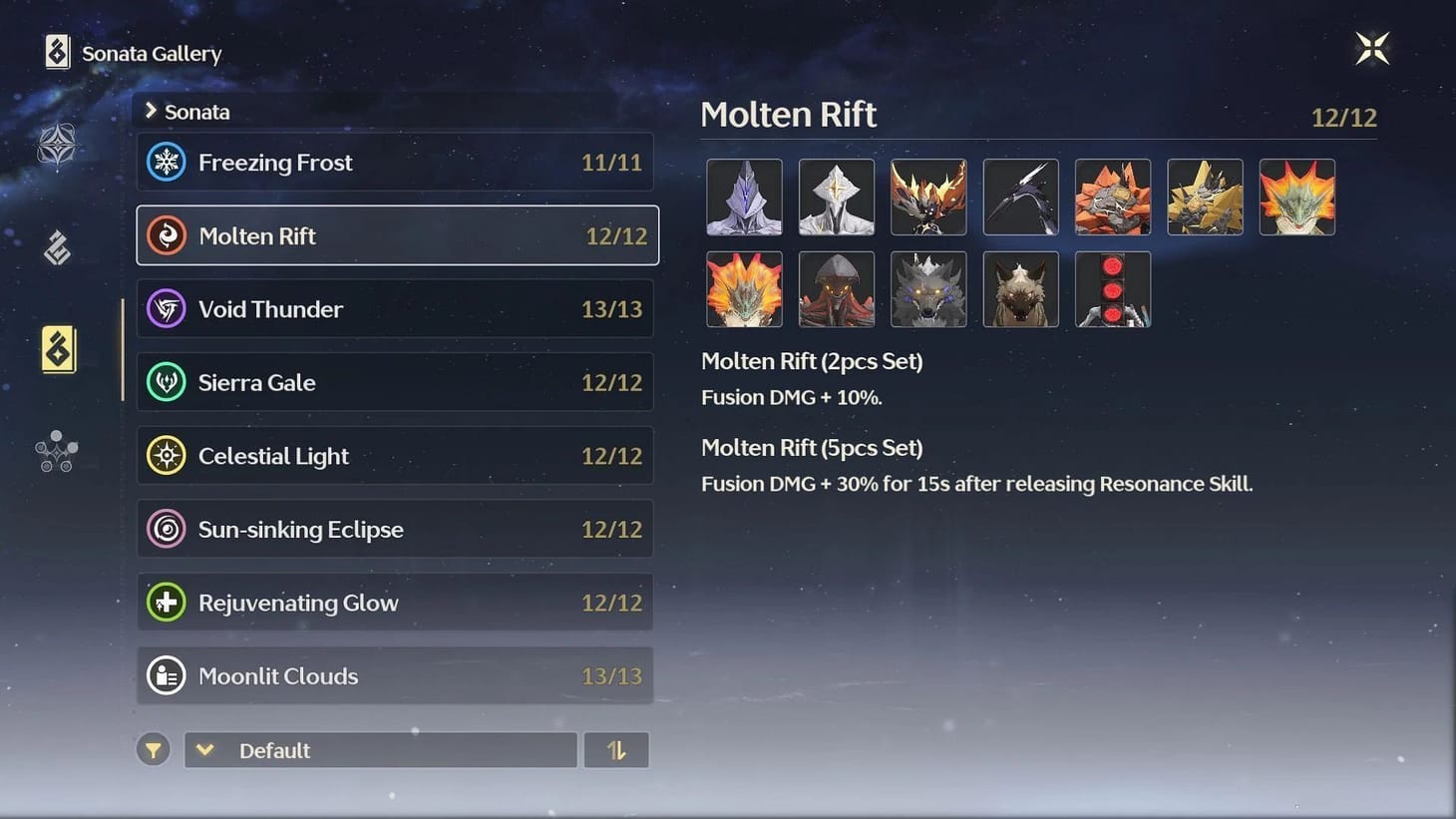
Task: Open the Default sorting dropdown
Action: tap(379, 749)
